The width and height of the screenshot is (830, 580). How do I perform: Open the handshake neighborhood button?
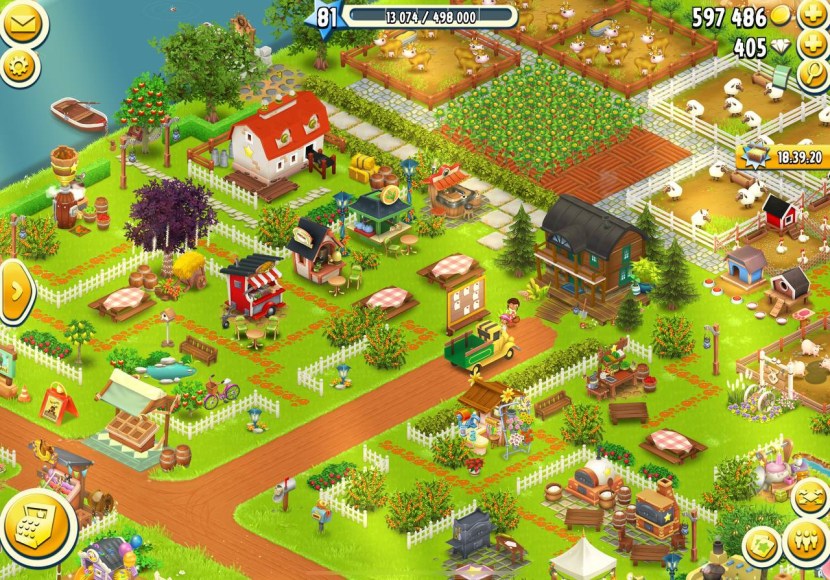(x=809, y=497)
